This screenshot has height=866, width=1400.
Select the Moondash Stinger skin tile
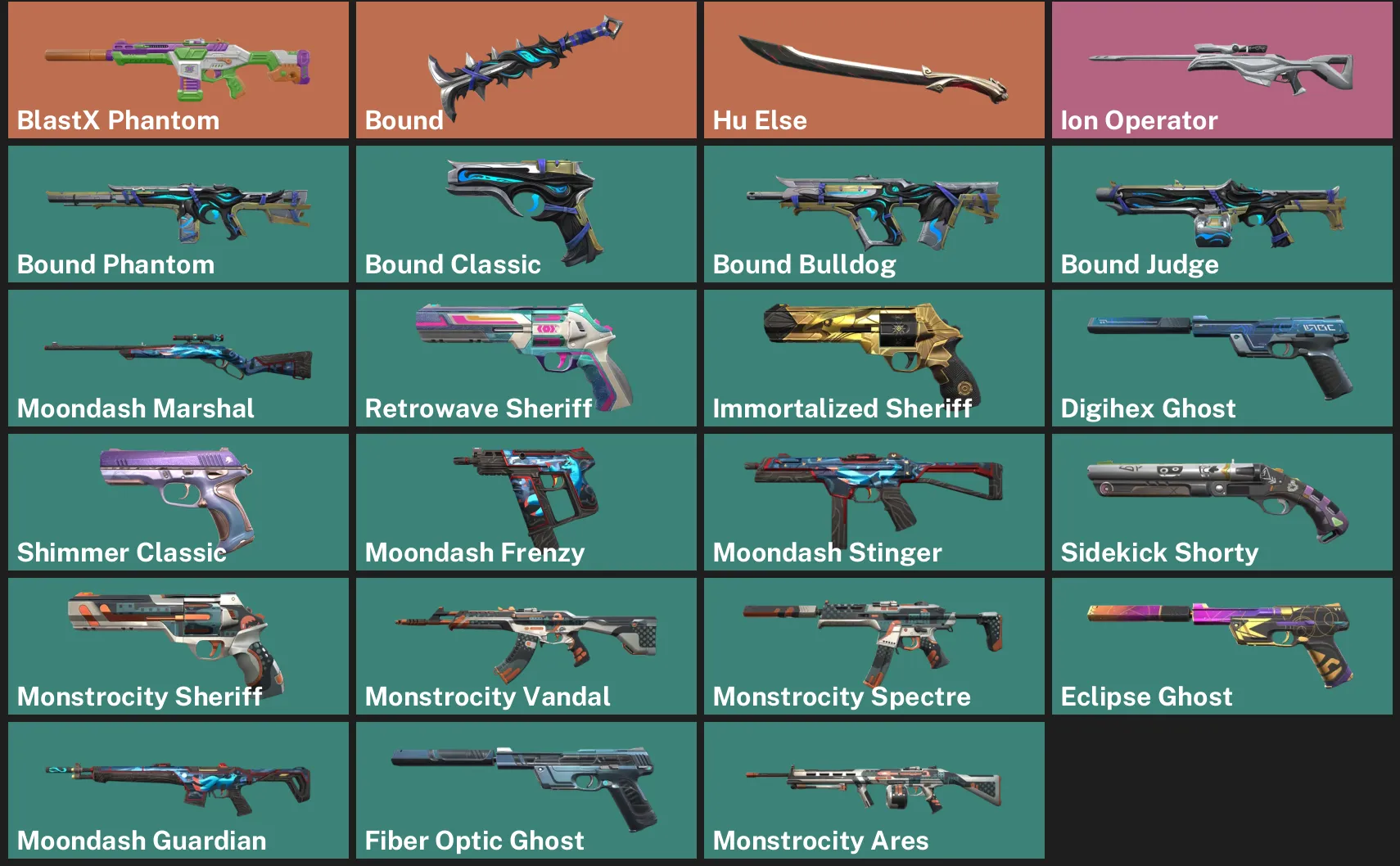pos(874,502)
